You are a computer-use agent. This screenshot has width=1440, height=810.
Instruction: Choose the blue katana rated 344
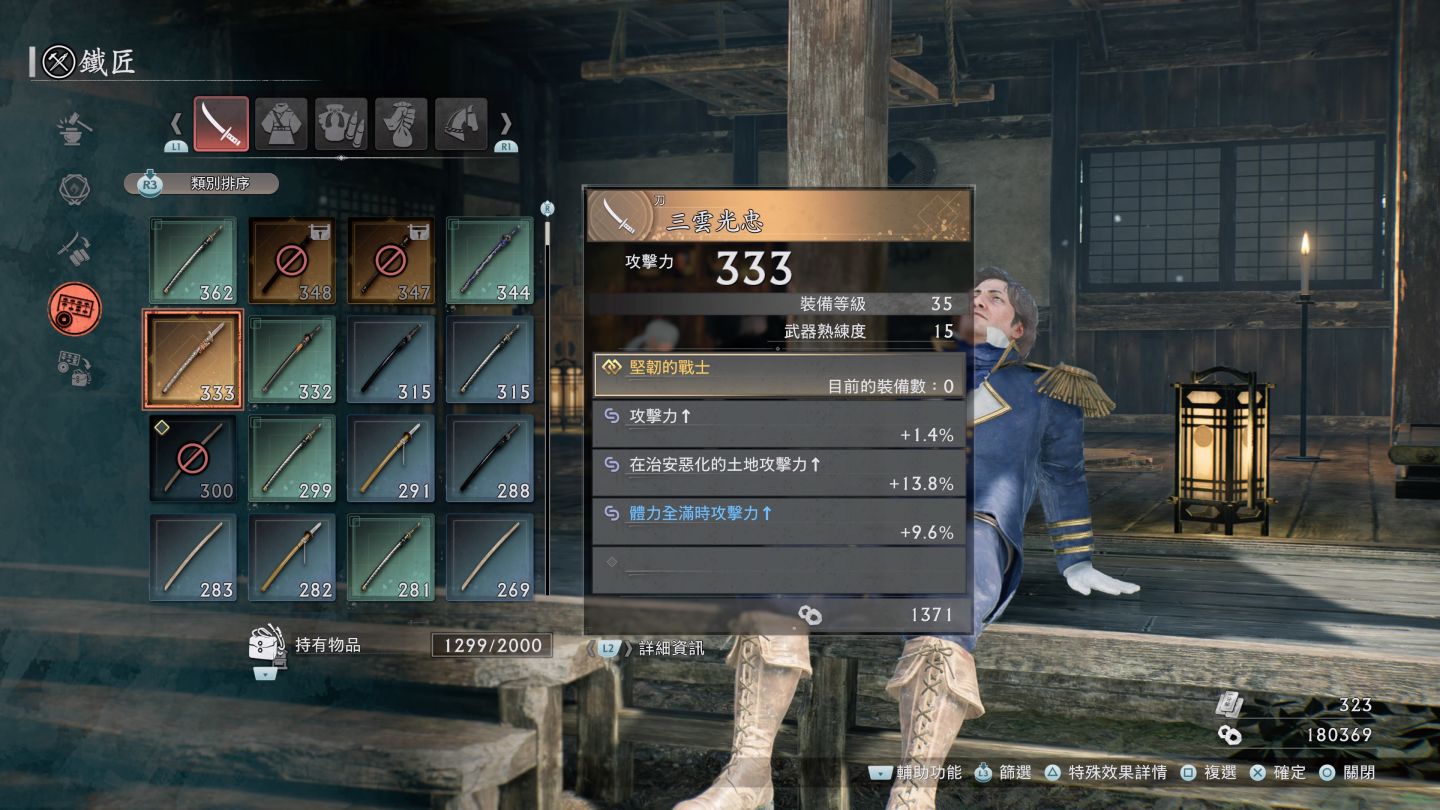490,261
